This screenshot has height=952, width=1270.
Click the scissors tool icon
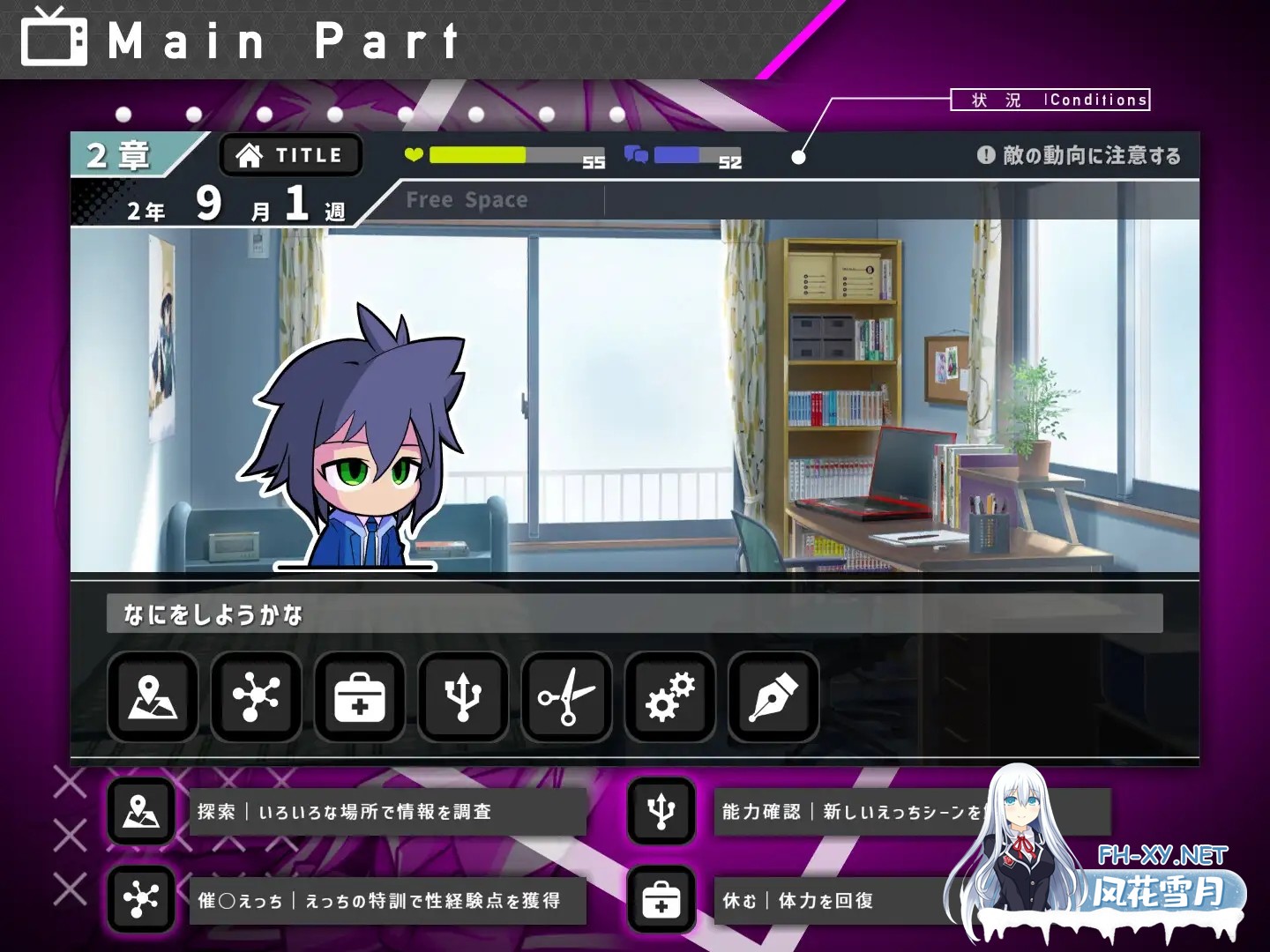click(564, 698)
